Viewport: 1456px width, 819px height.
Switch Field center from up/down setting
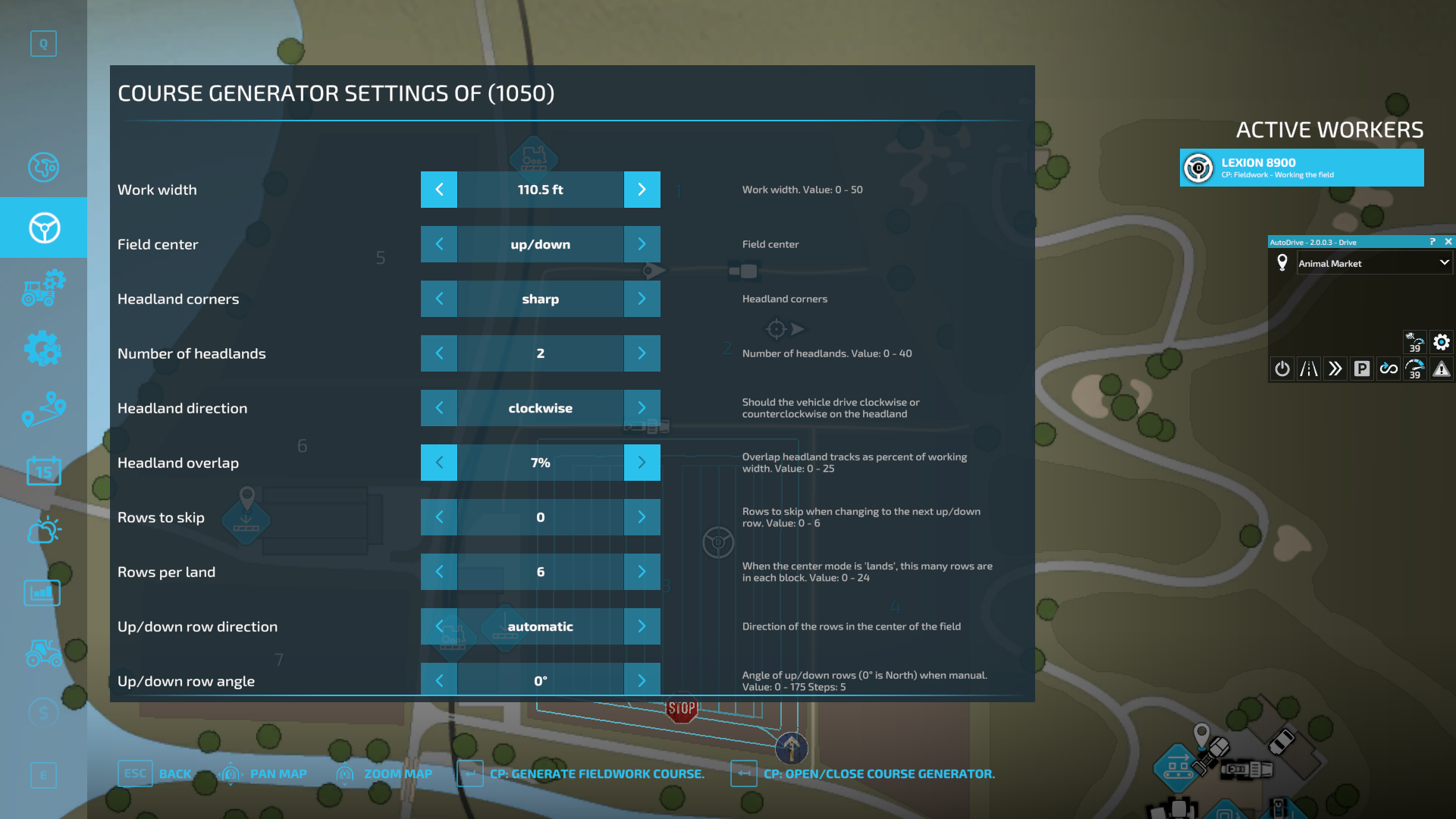click(x=642, y=244)
